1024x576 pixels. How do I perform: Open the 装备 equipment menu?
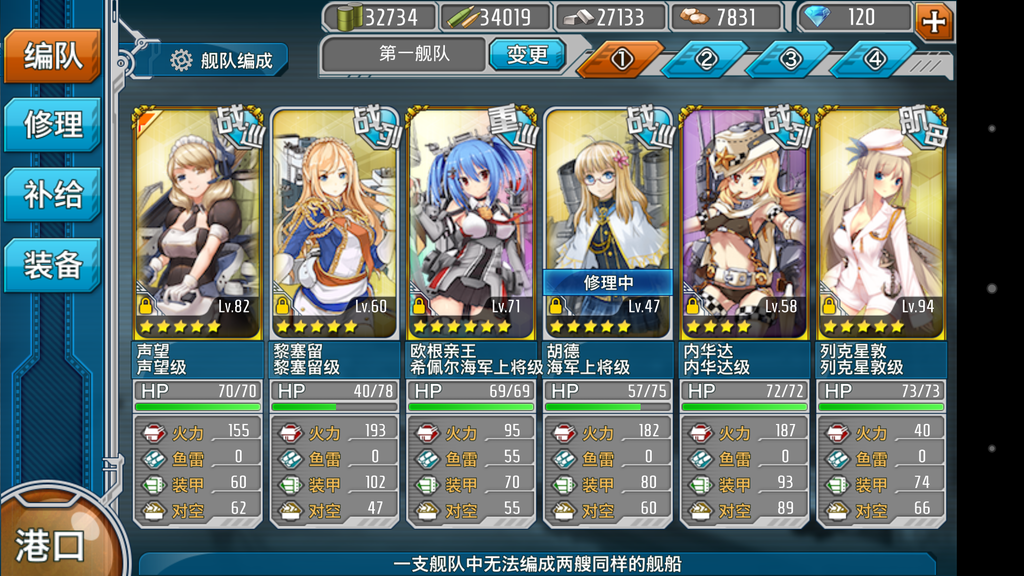coord(52,263)
